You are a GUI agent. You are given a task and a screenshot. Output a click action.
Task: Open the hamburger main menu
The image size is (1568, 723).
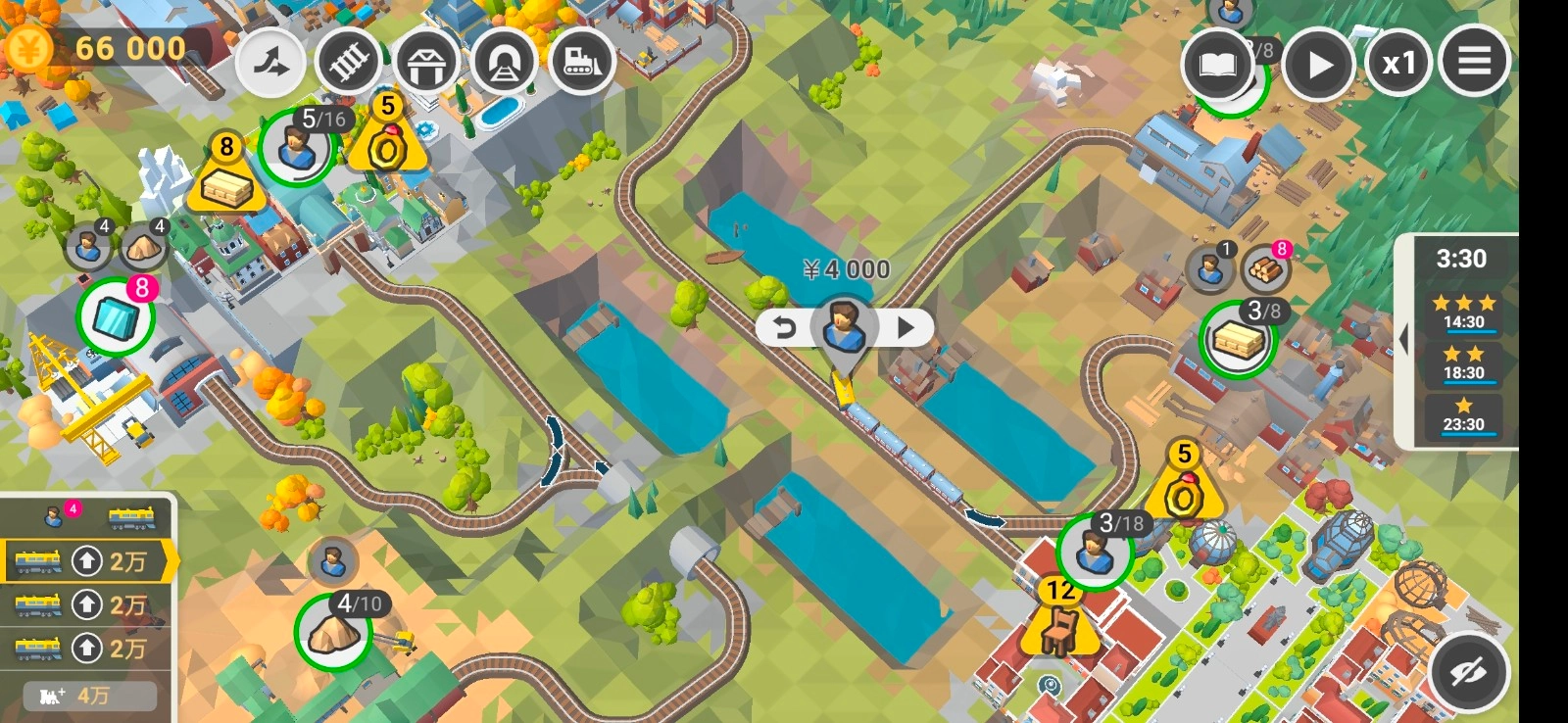pos(1474,63)
